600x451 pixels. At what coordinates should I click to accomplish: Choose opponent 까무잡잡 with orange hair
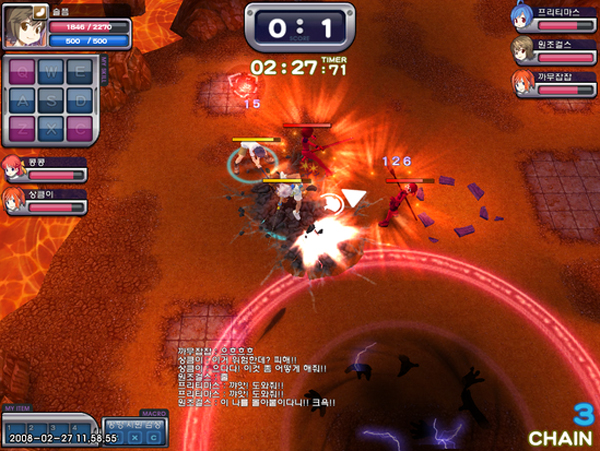(521, 82)
